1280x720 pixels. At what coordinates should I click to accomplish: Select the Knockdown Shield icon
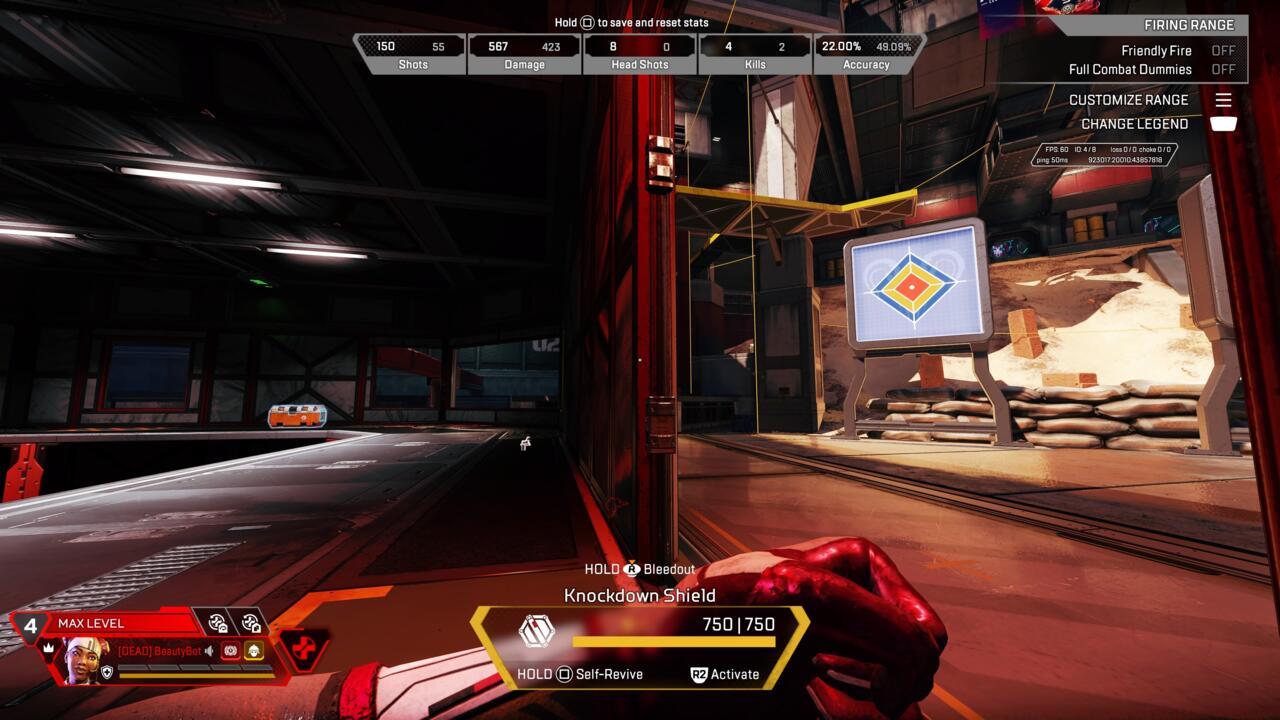[537, 631]
